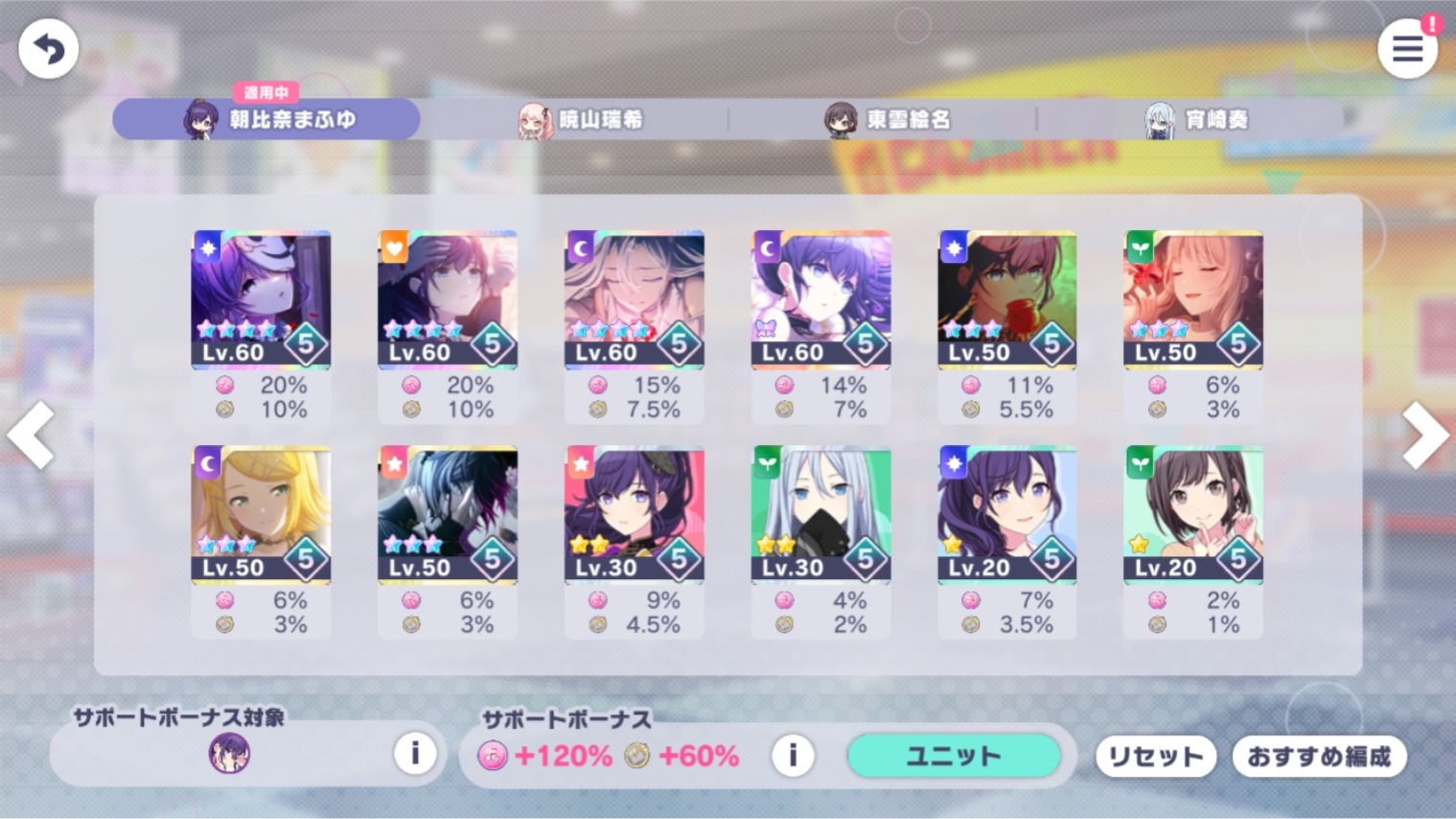
Task: Click the info icon beside サポートボーナス対象
Action: [415, 755]
